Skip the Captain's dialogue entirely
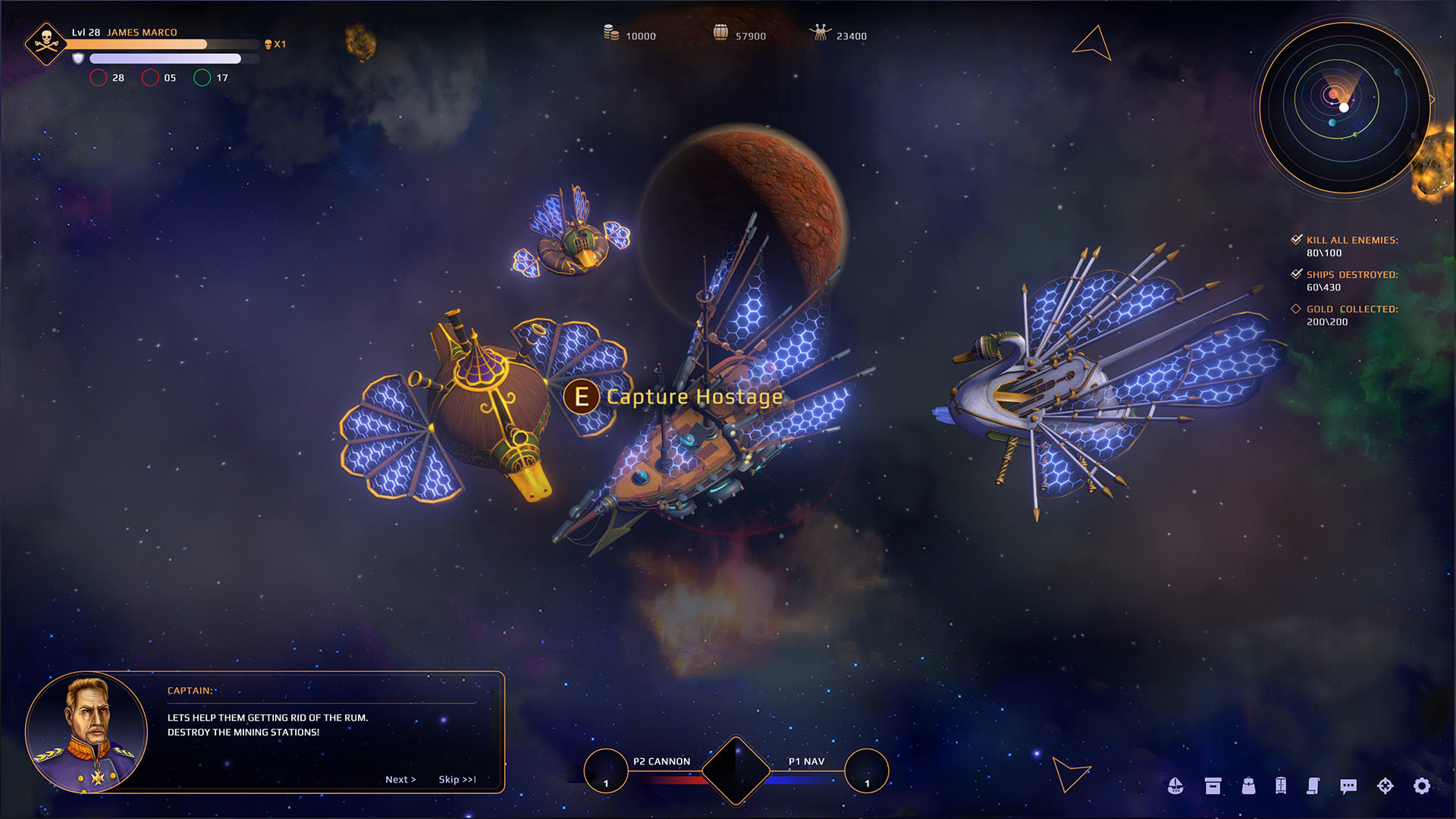The image size is (1456, 819). tap(456, 779)
